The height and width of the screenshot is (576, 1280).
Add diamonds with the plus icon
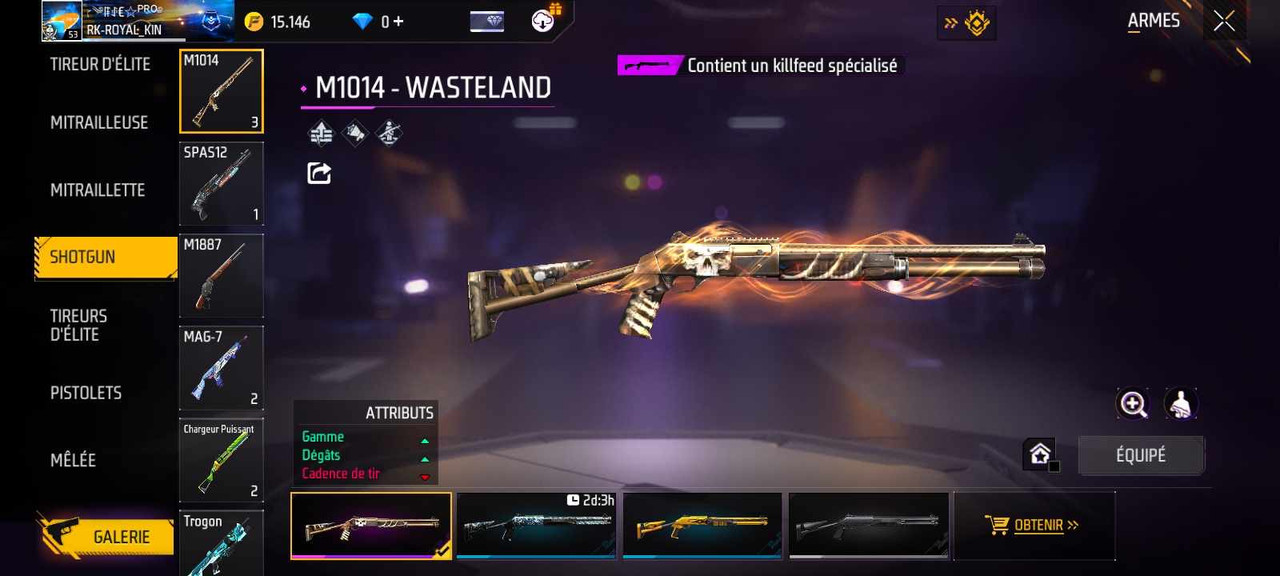398,22
